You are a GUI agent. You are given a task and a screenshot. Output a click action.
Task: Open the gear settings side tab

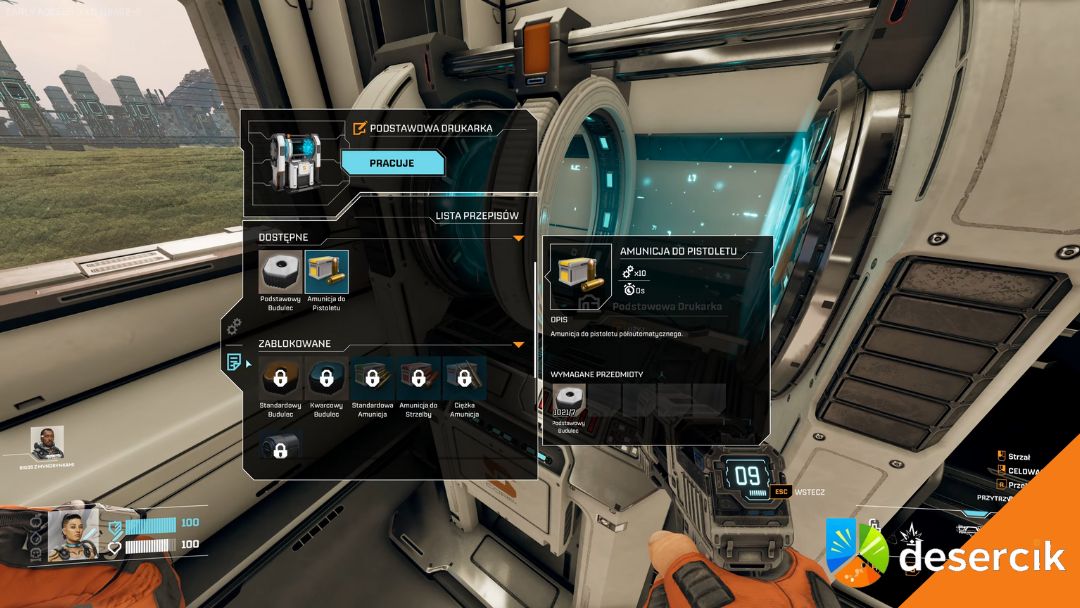tap(234, 326)
